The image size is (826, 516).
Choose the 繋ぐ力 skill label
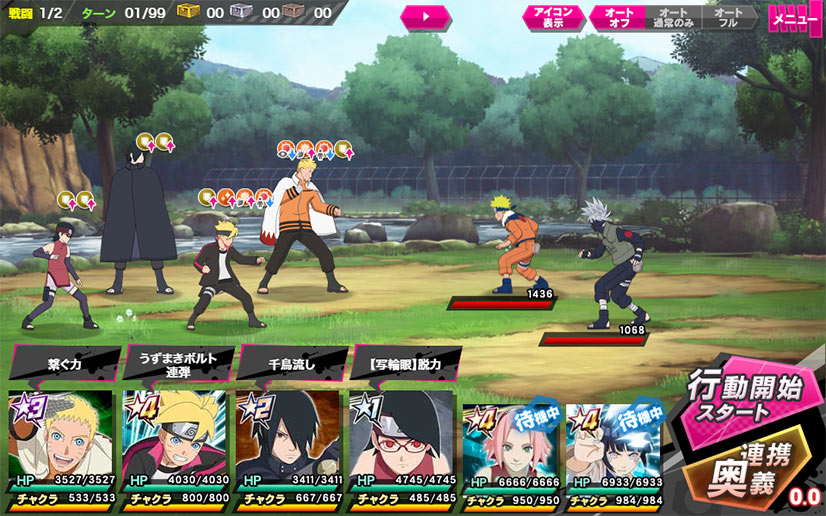pyautogui.click(x=65, y=364)
